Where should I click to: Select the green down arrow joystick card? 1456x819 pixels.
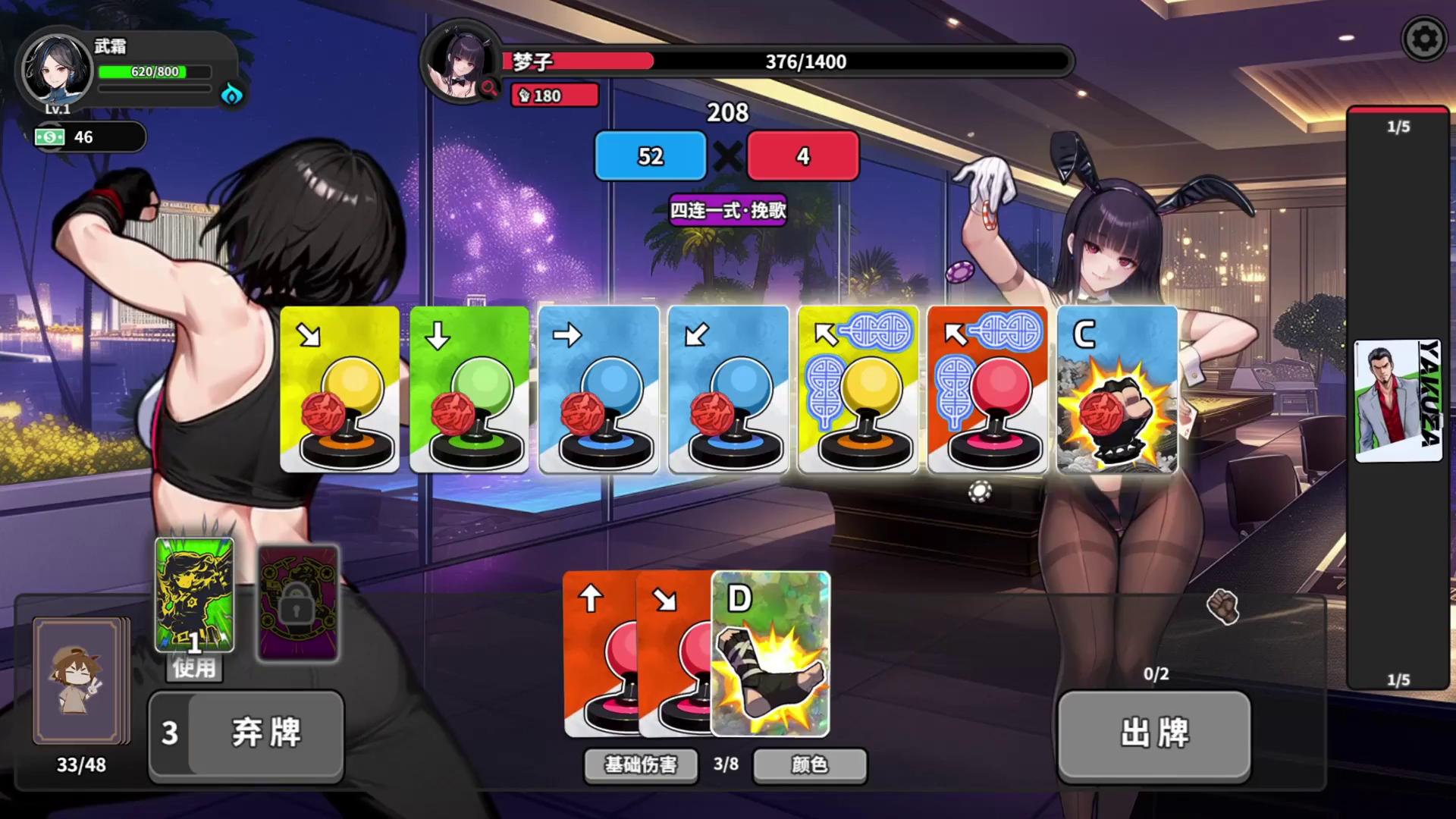pyautogui.click(x=469, y=389)
